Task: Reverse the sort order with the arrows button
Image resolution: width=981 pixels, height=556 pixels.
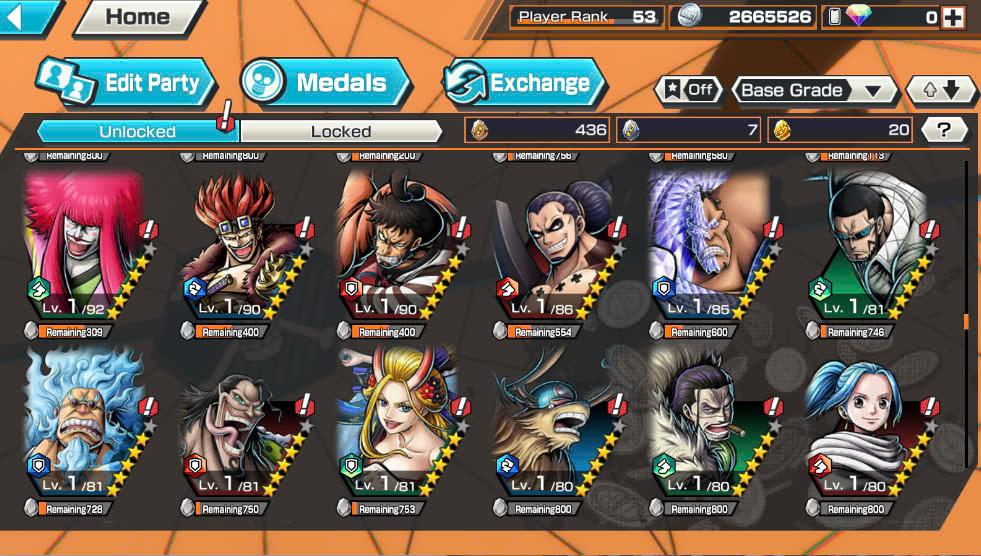Action: 941,90
